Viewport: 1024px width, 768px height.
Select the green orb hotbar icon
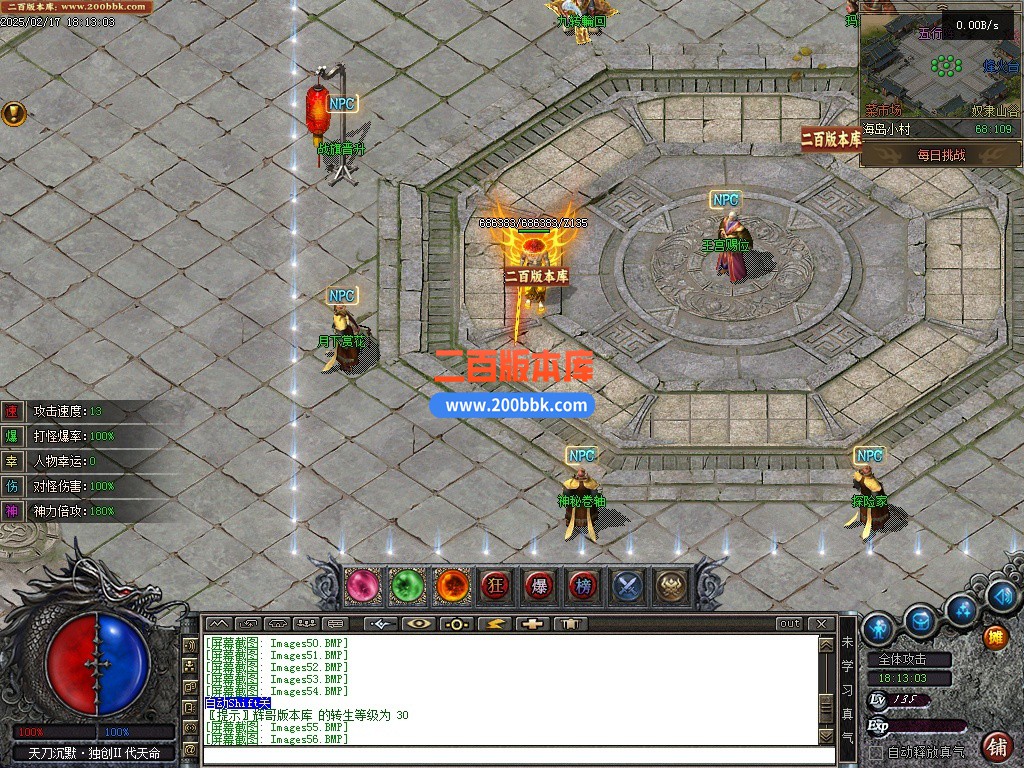pyautogui.click(x=407, y=586)
